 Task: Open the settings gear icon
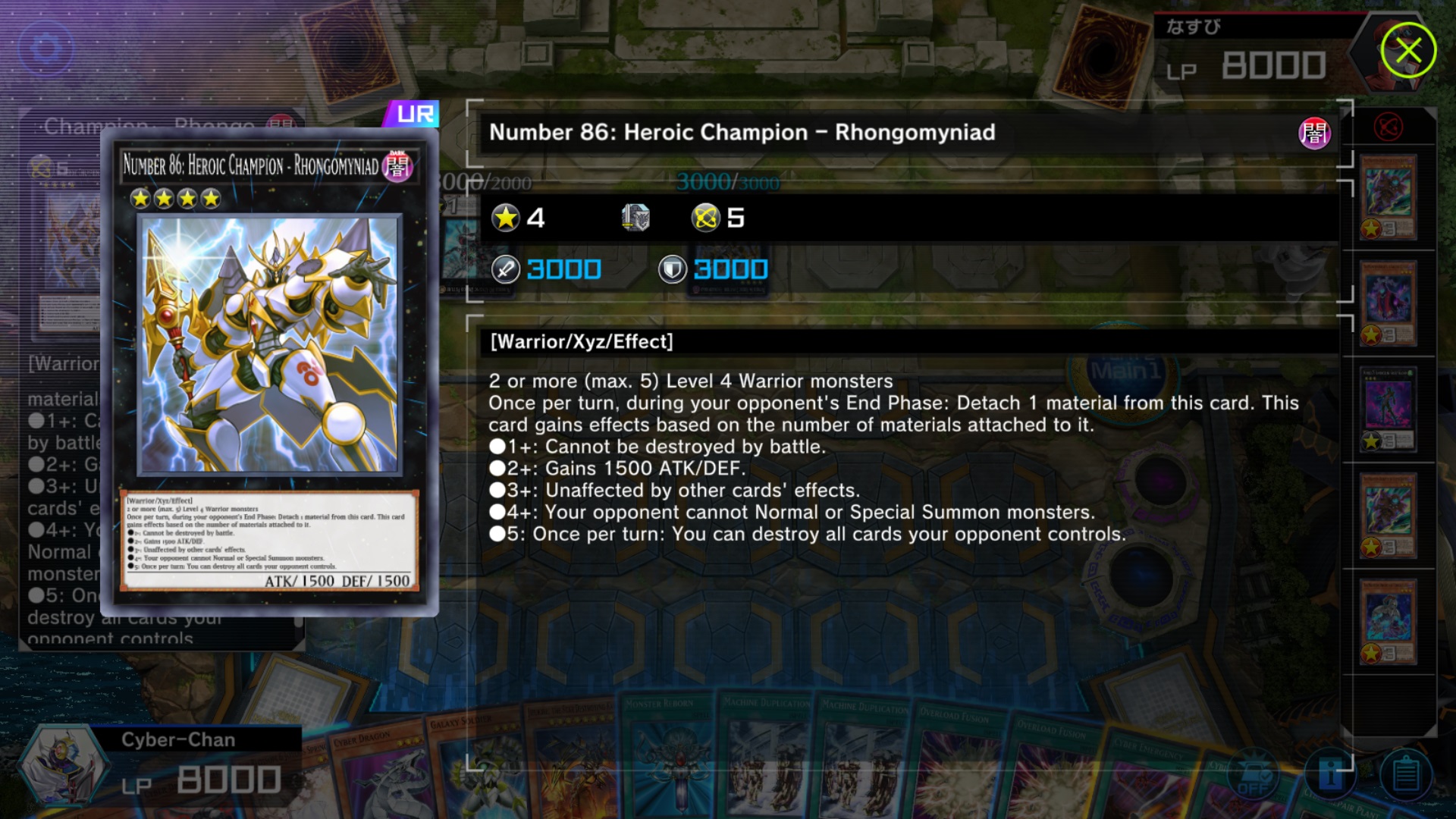46,49
